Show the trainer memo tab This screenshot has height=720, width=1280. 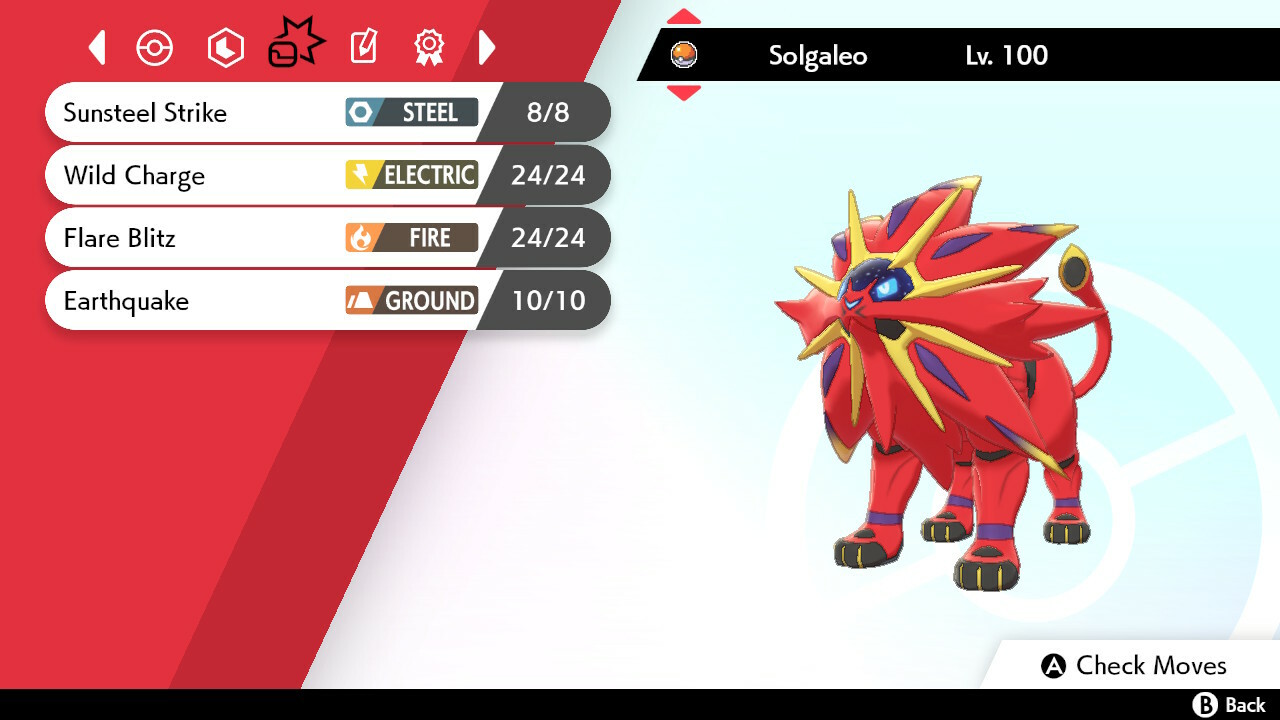tap(364, 47)
